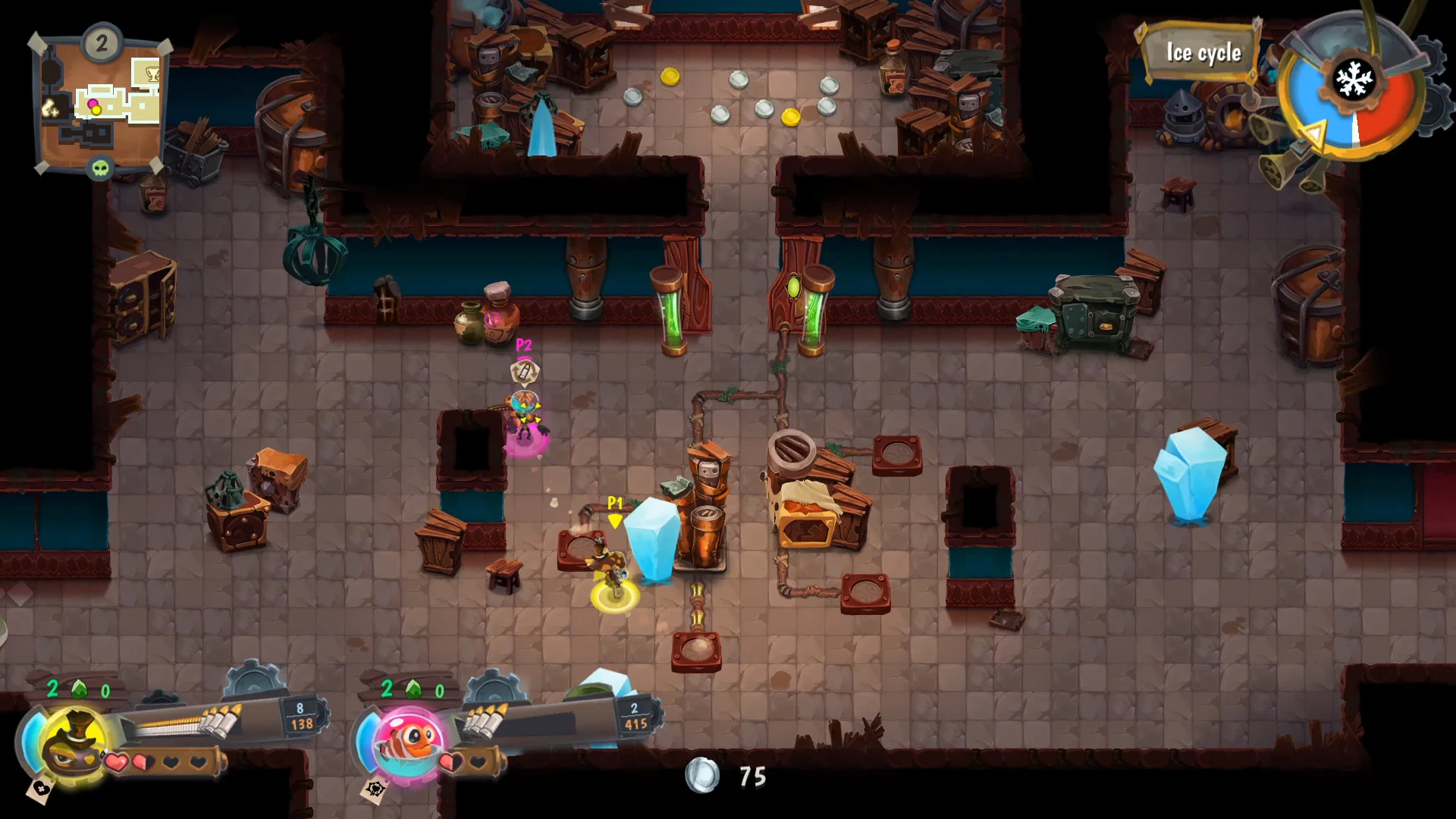Image resolution: width=1456 pixels, height=819 pixels.
Task: Toggle the yellow player dot on the minimap
Action: tap(96, 111)
